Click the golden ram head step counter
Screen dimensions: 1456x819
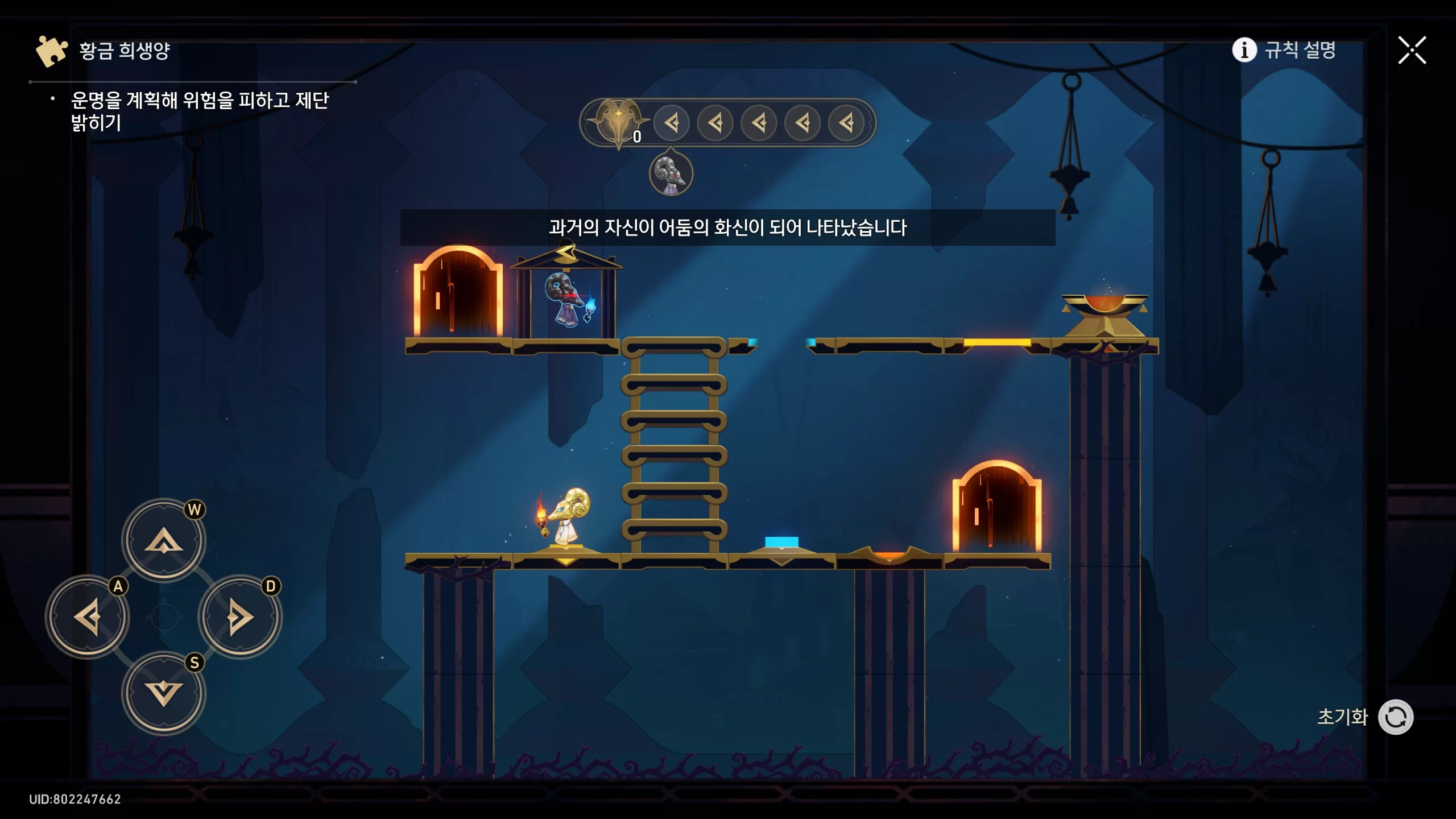618,122
